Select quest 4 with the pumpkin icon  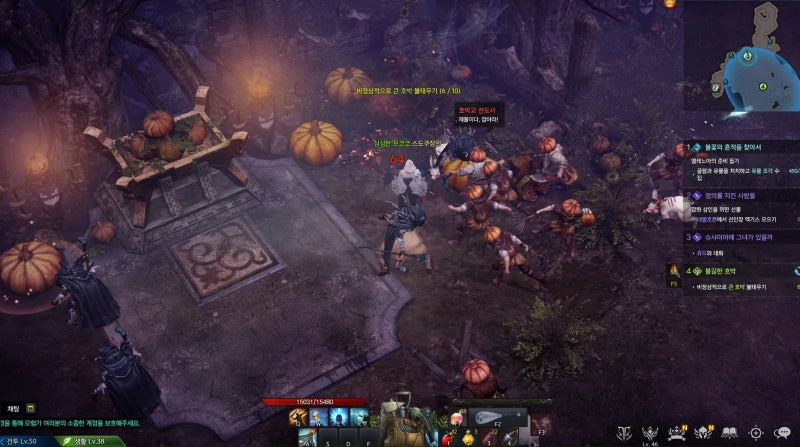(742, 270)
